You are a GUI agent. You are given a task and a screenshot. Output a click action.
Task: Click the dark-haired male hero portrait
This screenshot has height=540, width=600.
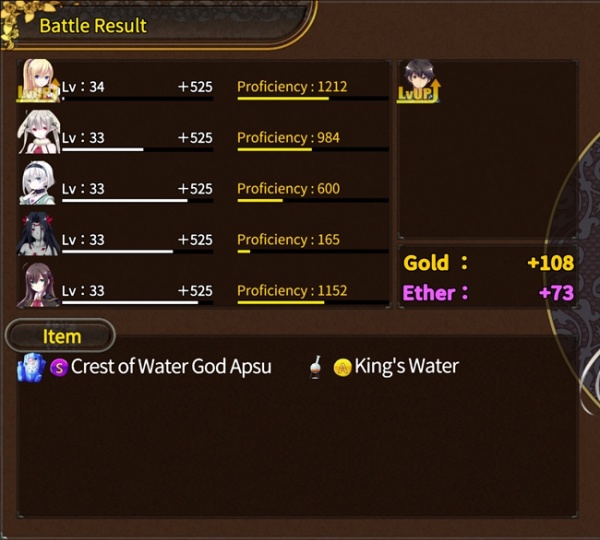point(420,80)
